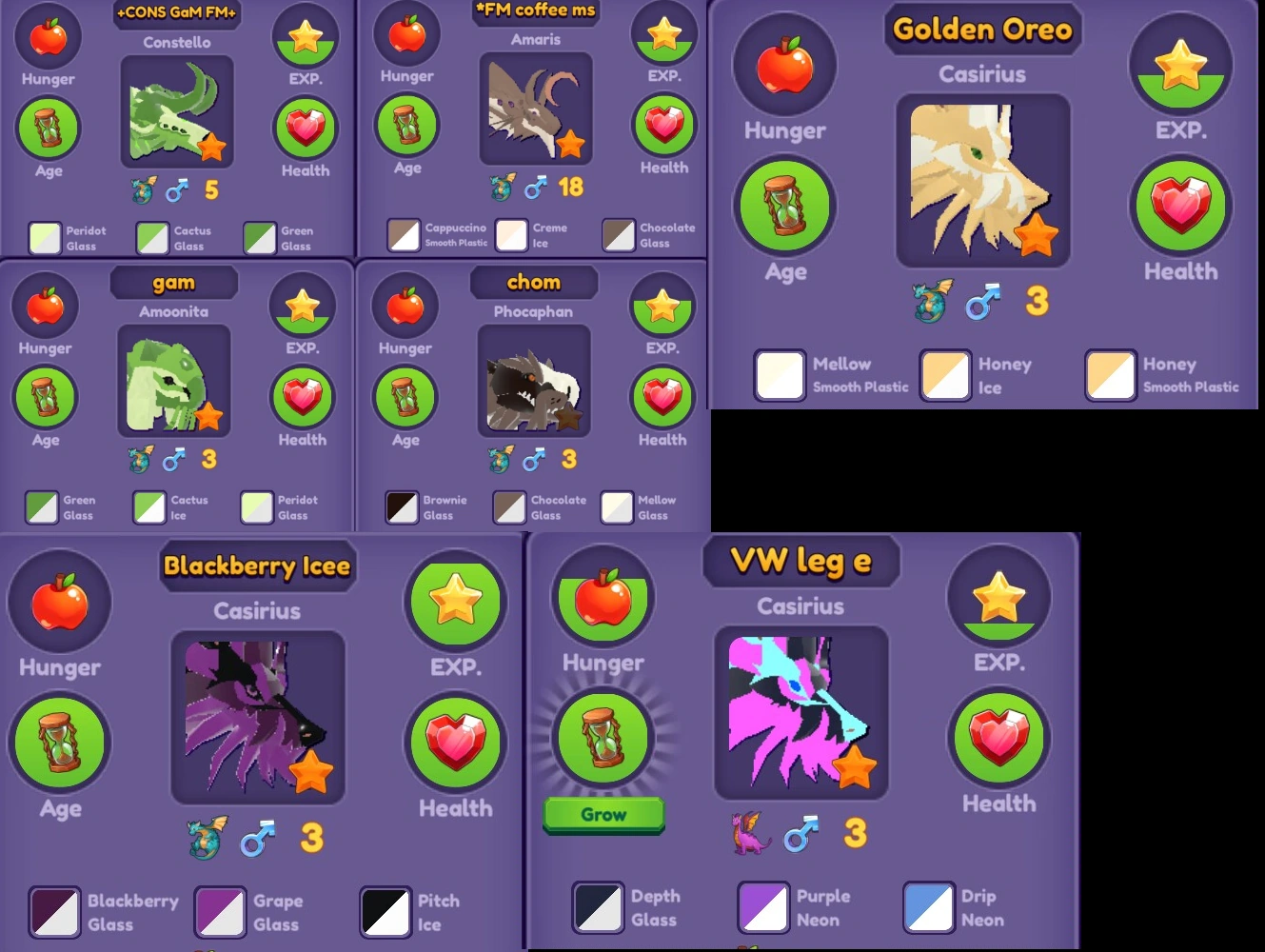Click the Pitch Ice swatch on Blackberry Icee

coord(385,911)
